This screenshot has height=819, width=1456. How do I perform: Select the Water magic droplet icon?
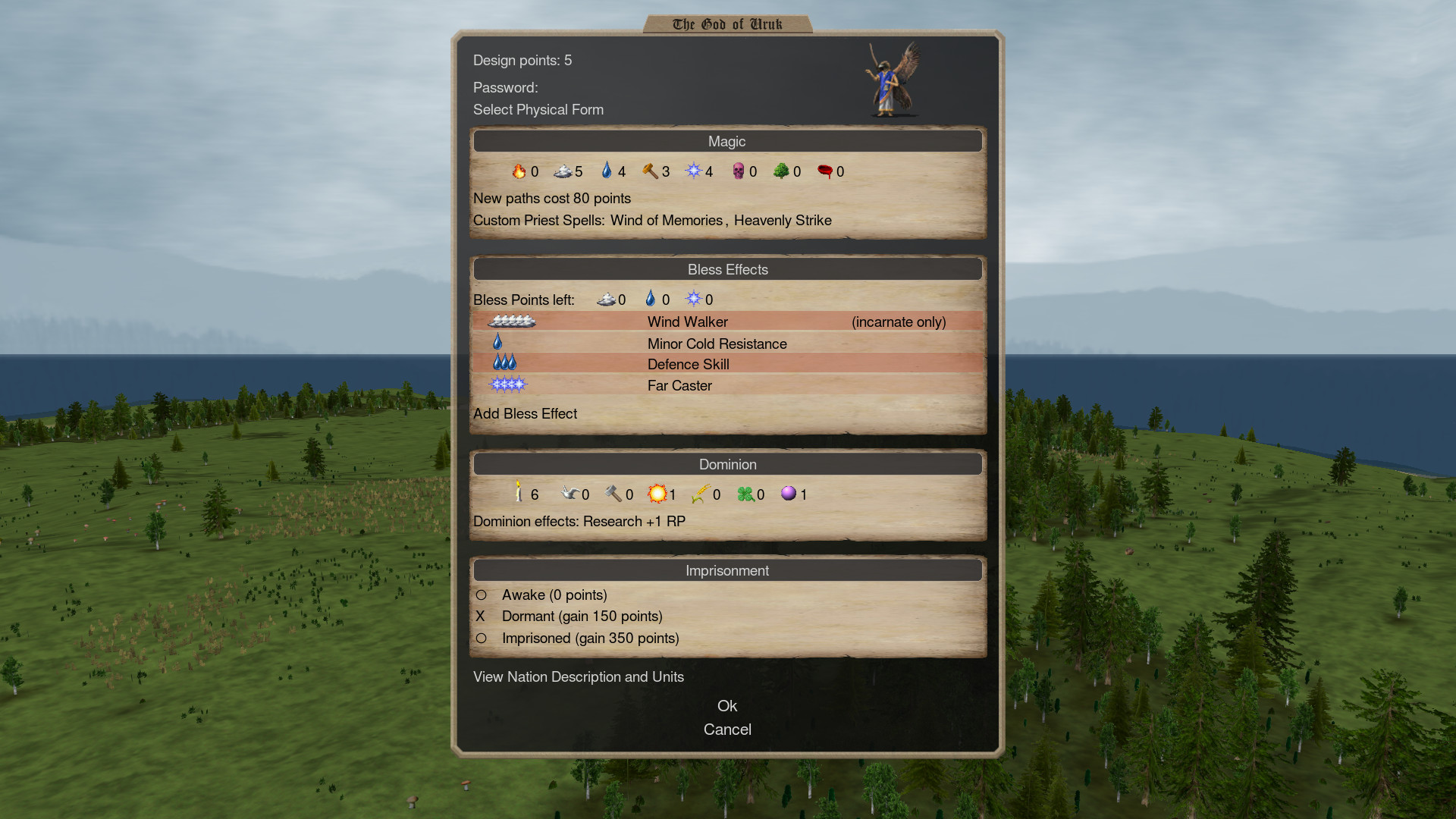pyautogui.click(x=608, y=171)
